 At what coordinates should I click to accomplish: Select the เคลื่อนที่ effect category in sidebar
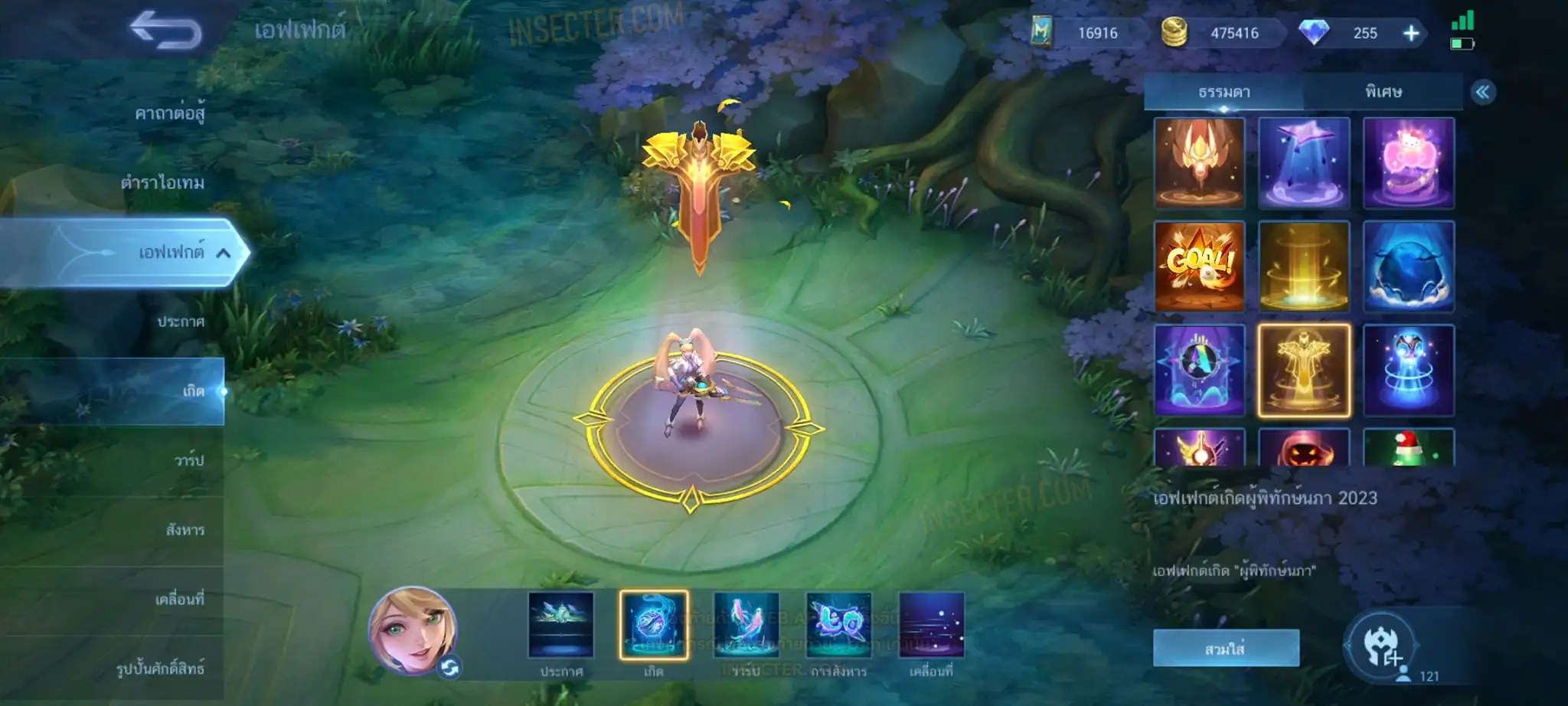(x=180, y=599)
